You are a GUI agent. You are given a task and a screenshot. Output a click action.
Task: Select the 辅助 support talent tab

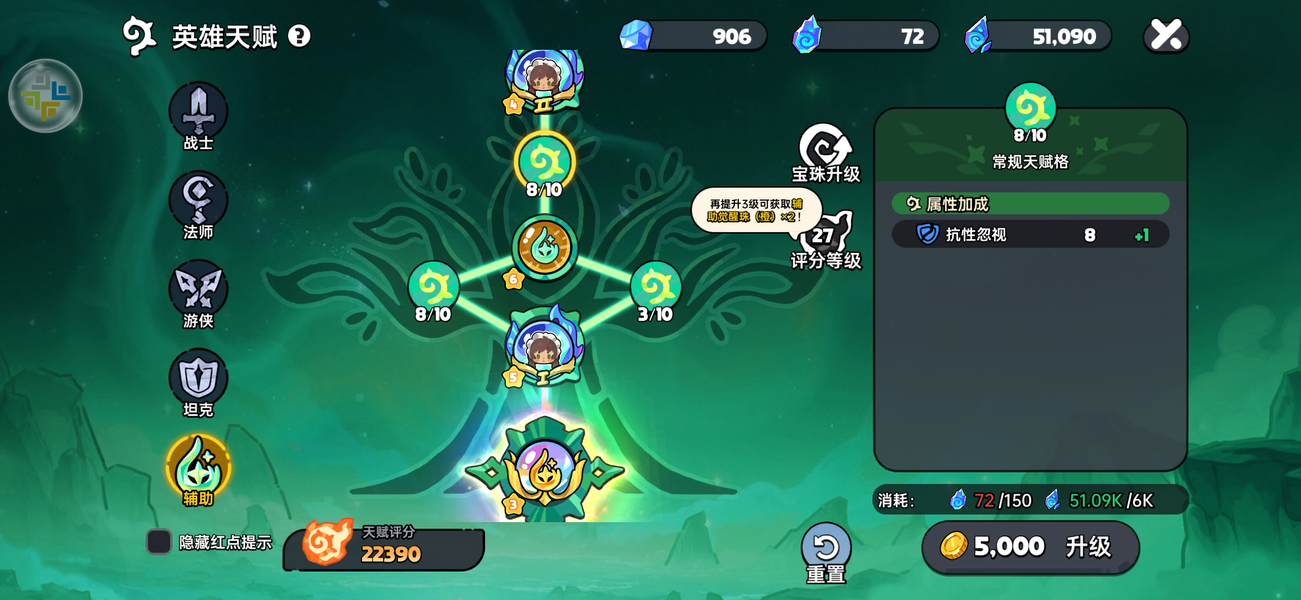(198, 466)
